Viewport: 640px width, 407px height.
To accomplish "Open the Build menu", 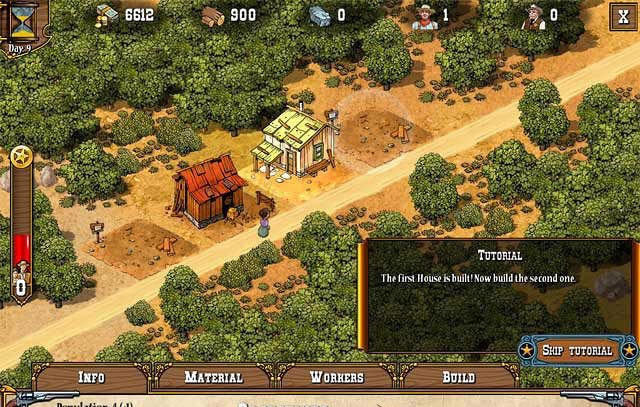I will pos(458,377).
